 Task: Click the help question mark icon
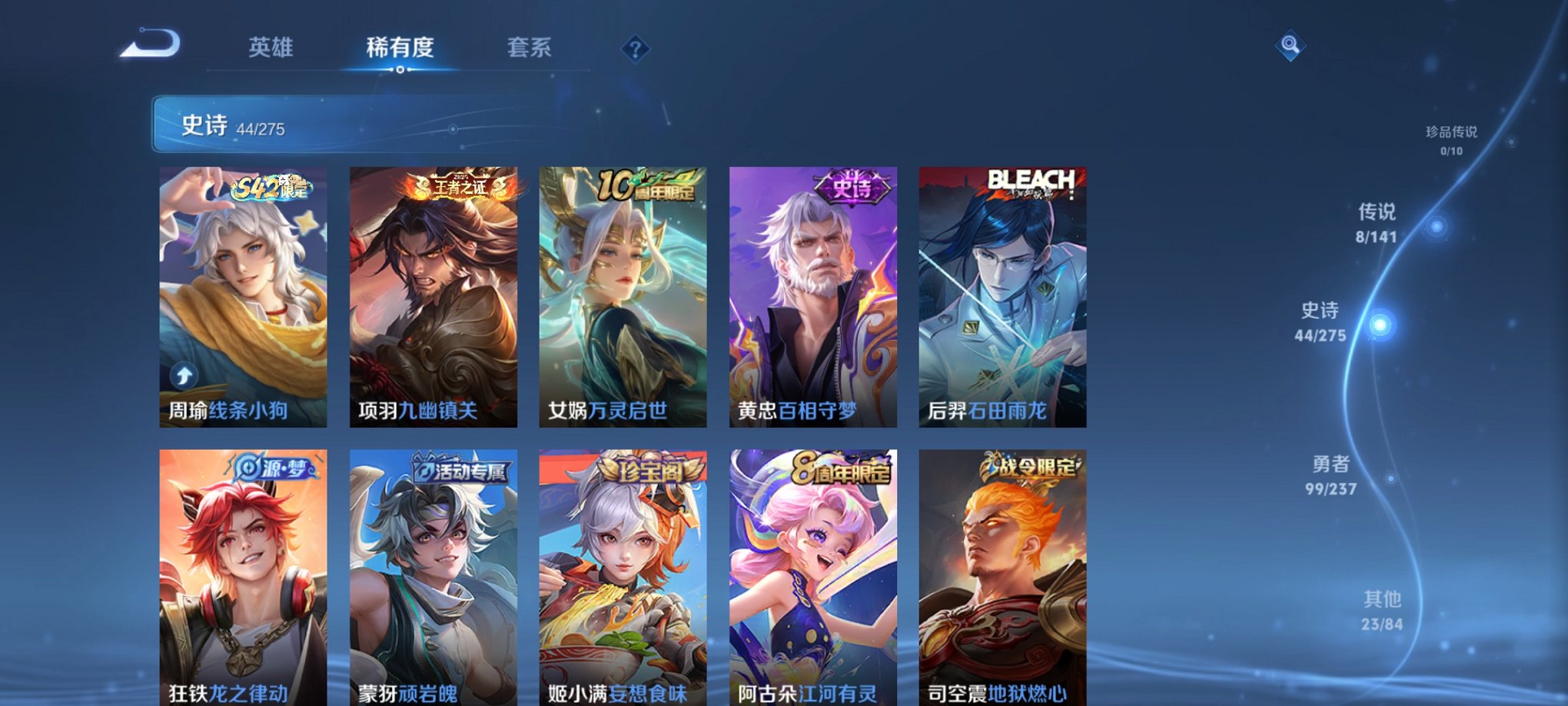tap(635, 48)
